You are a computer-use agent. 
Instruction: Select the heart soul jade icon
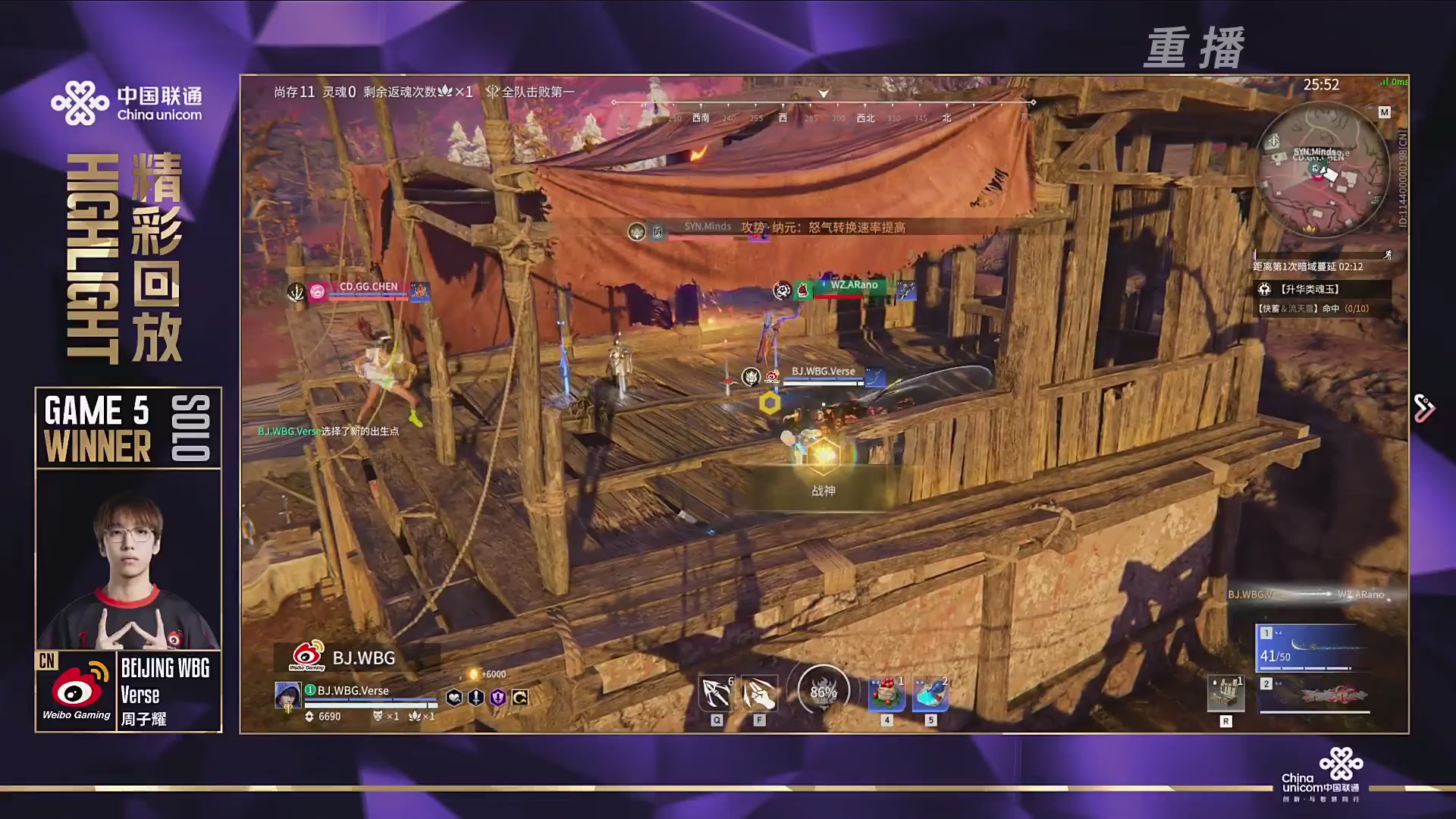(x=454, y=698)
